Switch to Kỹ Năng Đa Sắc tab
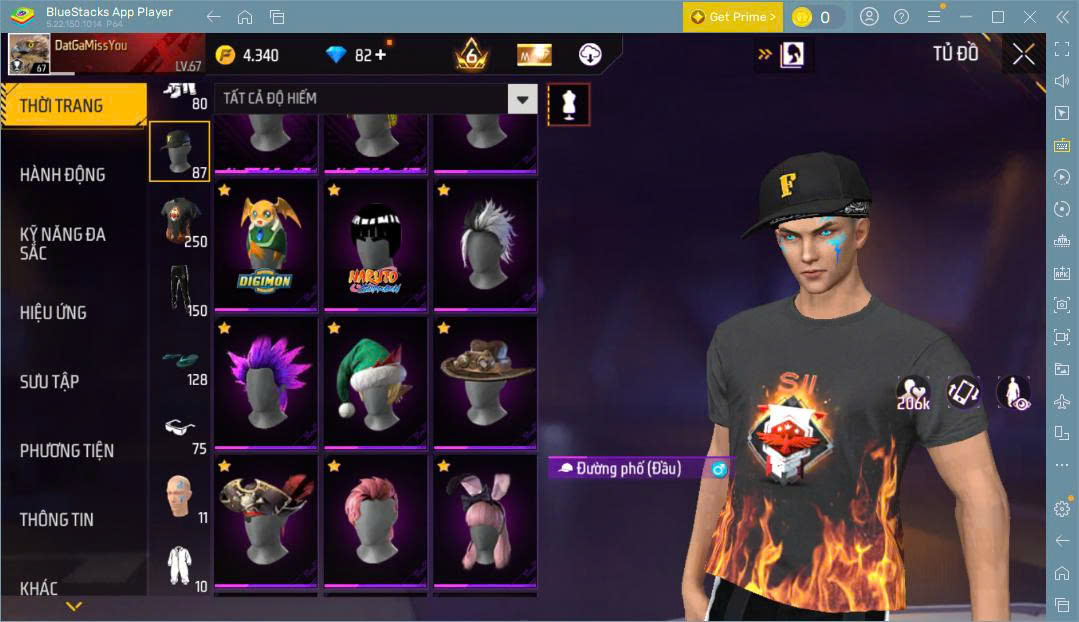1079x622 pixels. pos(62,243)
